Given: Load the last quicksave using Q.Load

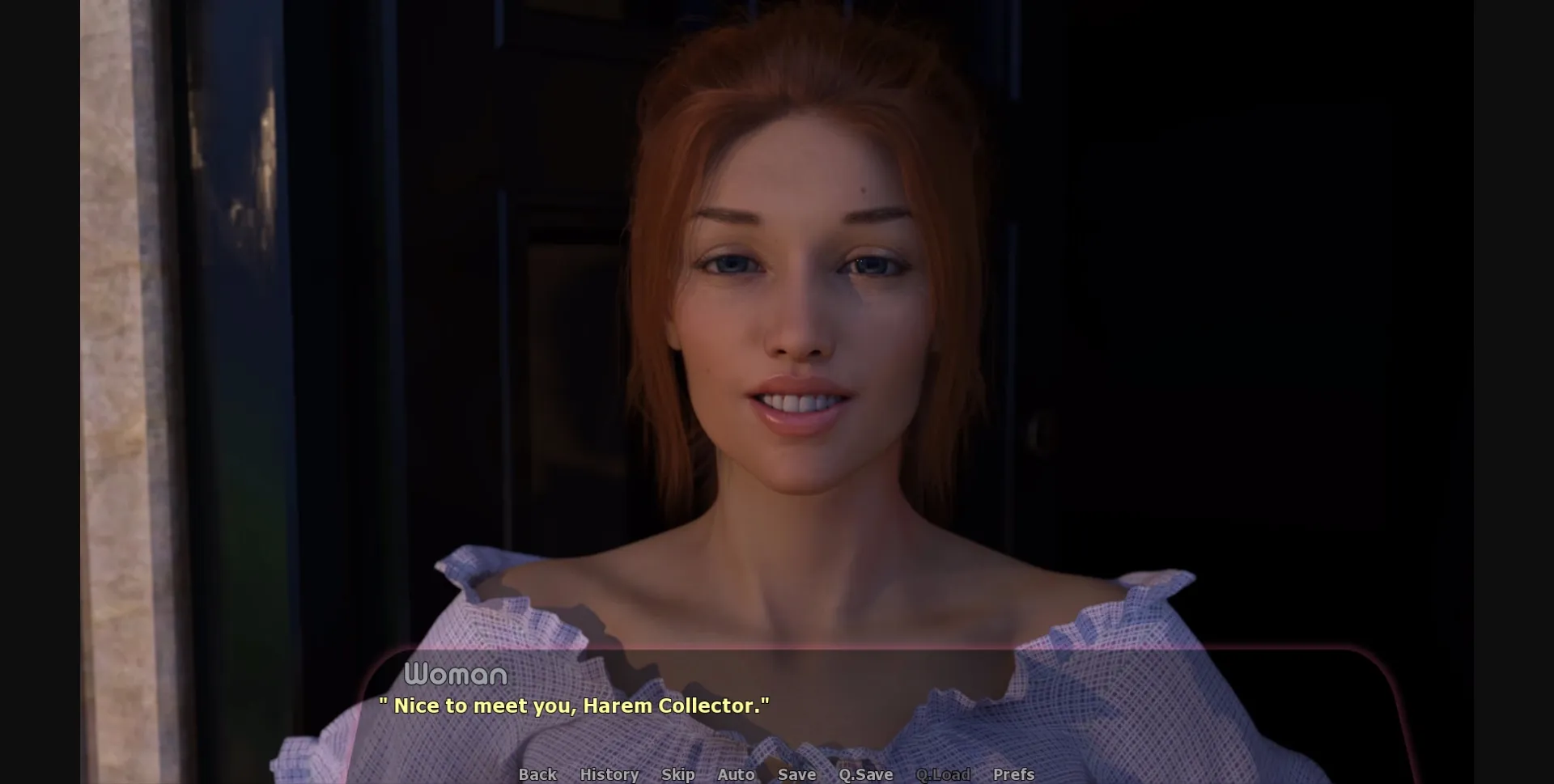Looking at the screenshot, I should (x=942, y=774).
